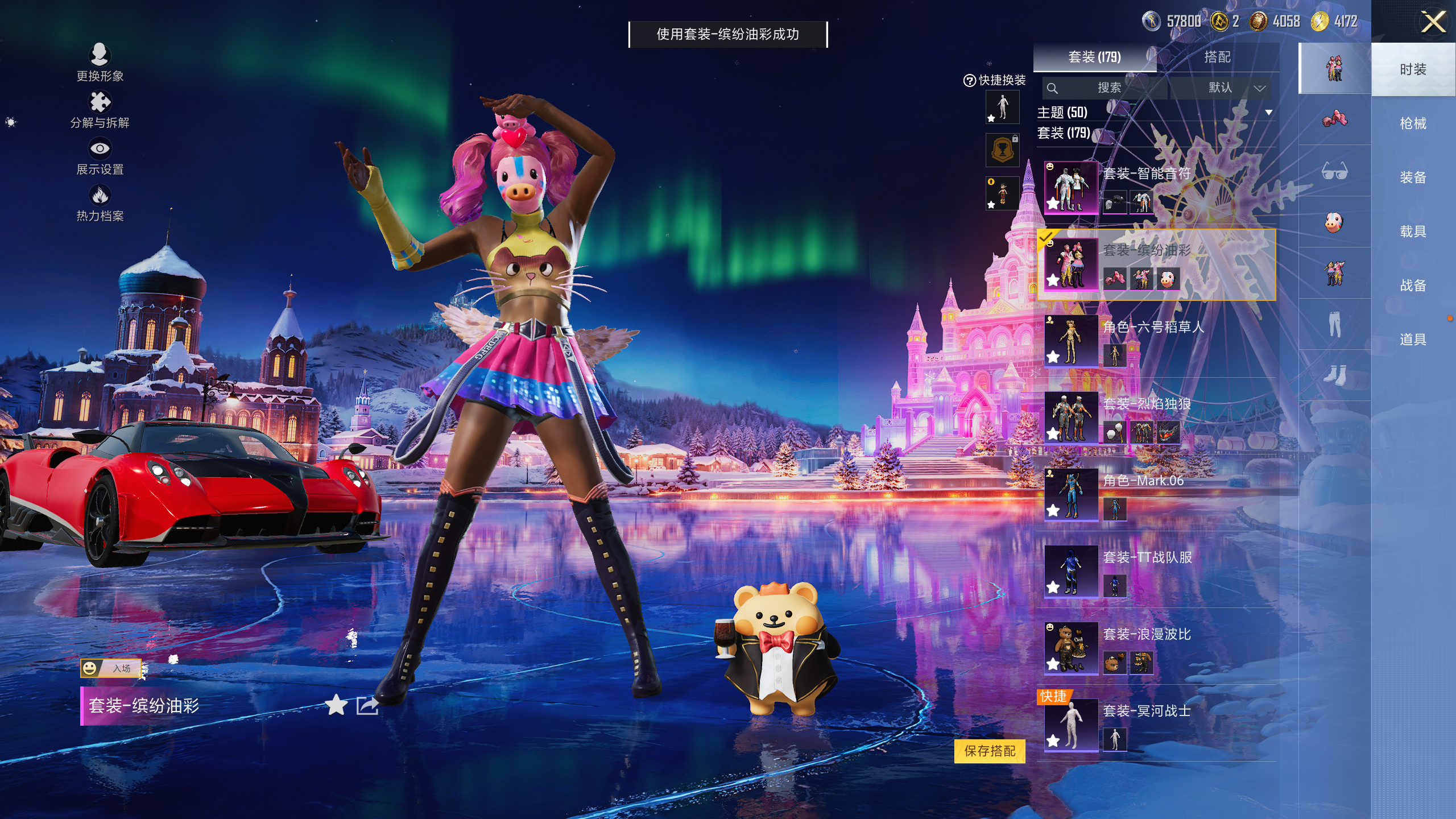
Task: Favorite the current outfit with the star
Action: coord(336,705)
